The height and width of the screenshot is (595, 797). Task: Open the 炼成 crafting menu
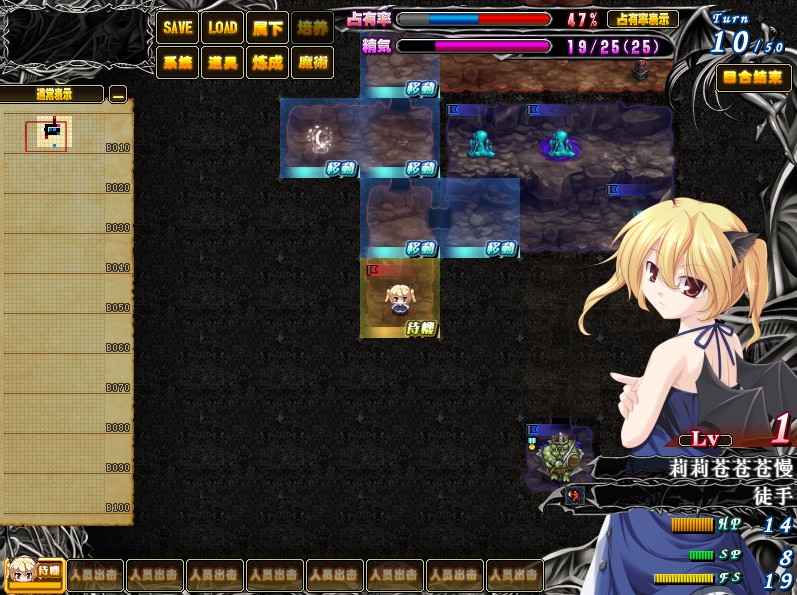point(267,63)
